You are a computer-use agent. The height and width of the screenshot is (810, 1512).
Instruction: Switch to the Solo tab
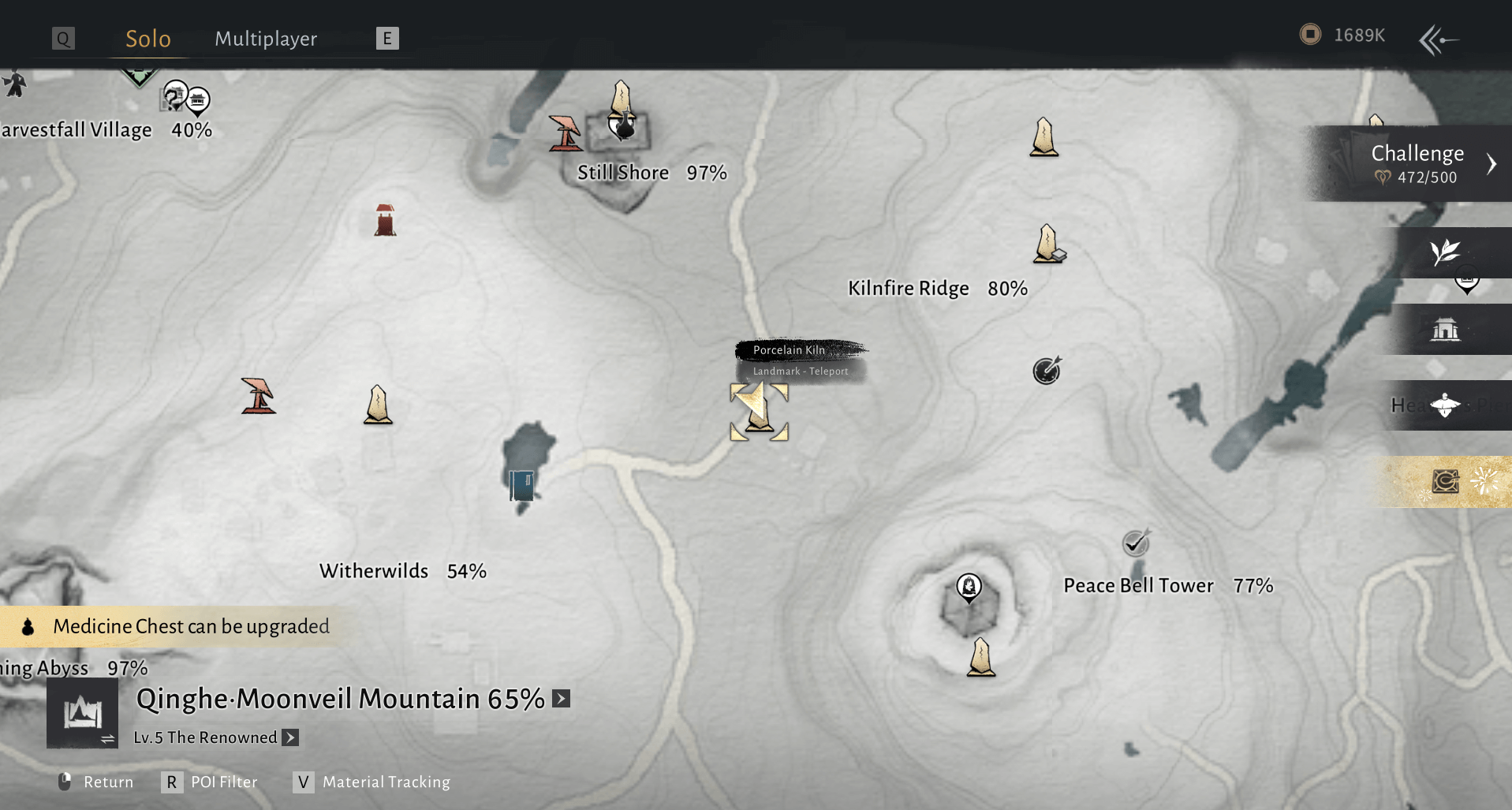click(148, 39)
